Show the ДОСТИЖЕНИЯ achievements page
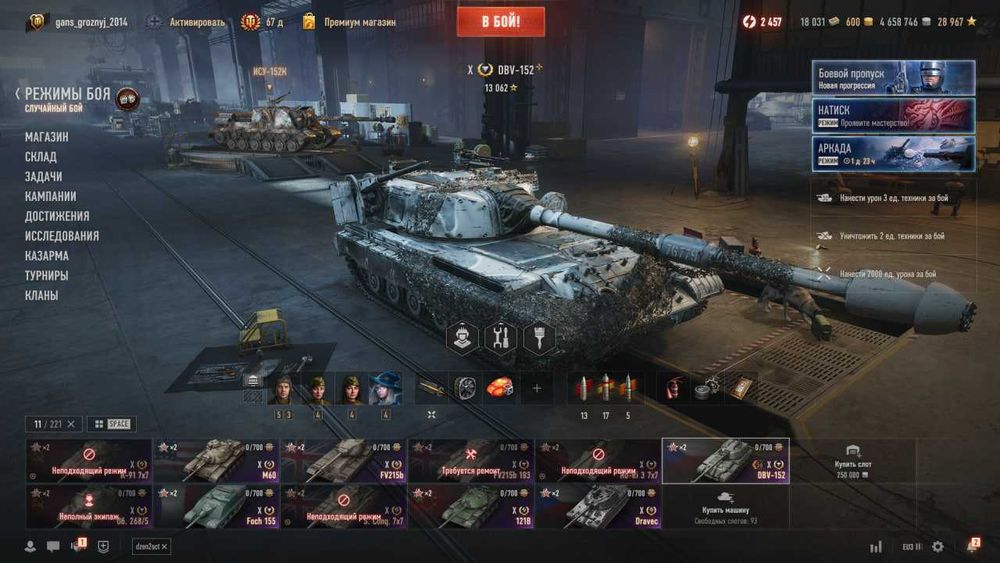Screen dimensions: 1000x563 [57, 216]
